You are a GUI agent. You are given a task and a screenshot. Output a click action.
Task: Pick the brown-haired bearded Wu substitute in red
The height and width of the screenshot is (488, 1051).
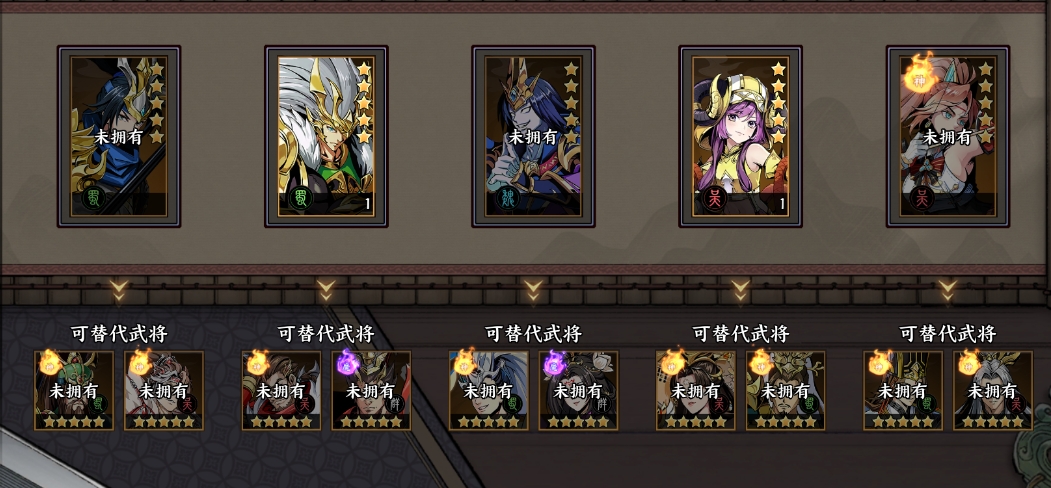281,390
